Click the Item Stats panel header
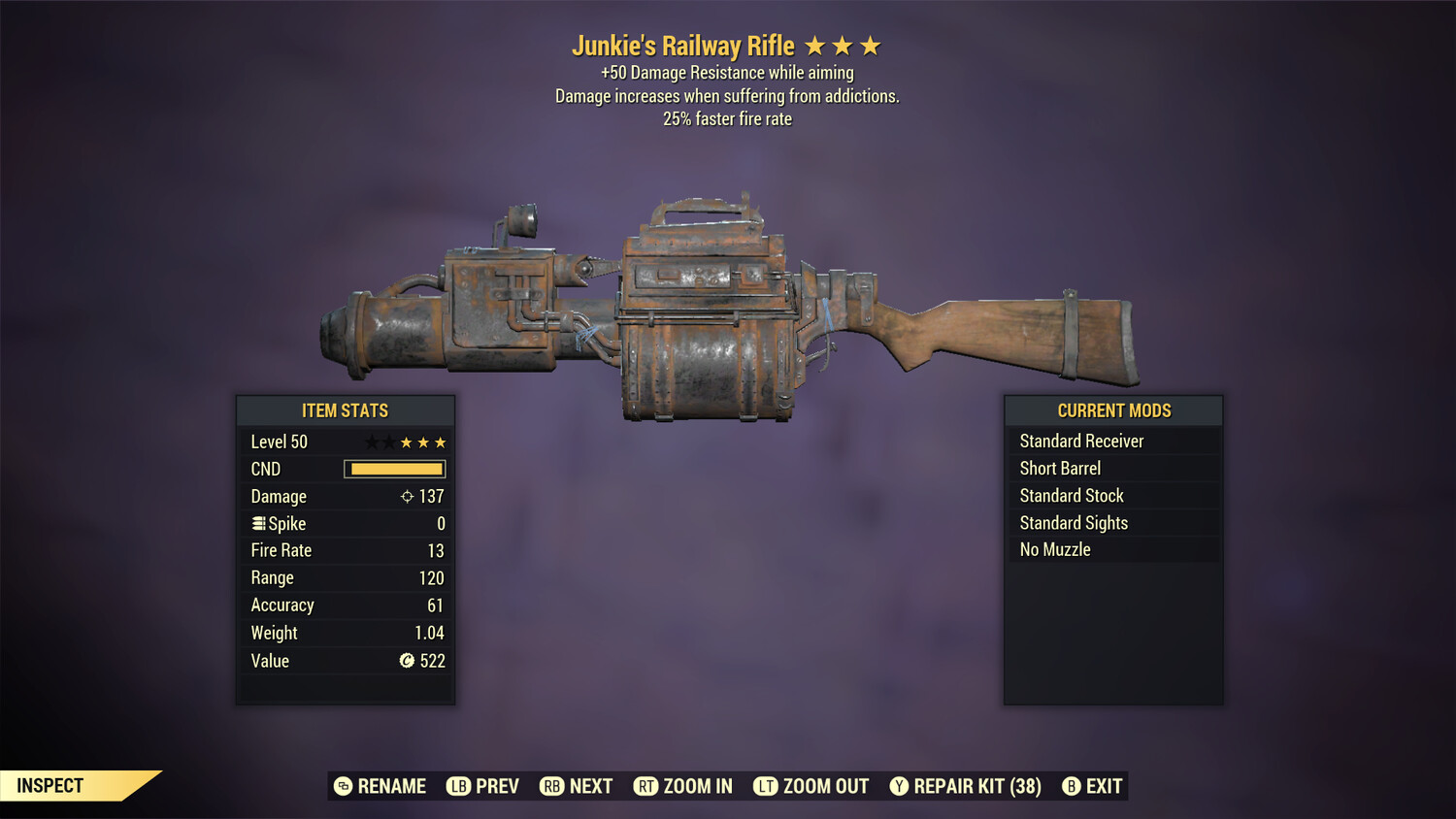This screenshot has height=819, width=1456. tap(345, 410)
